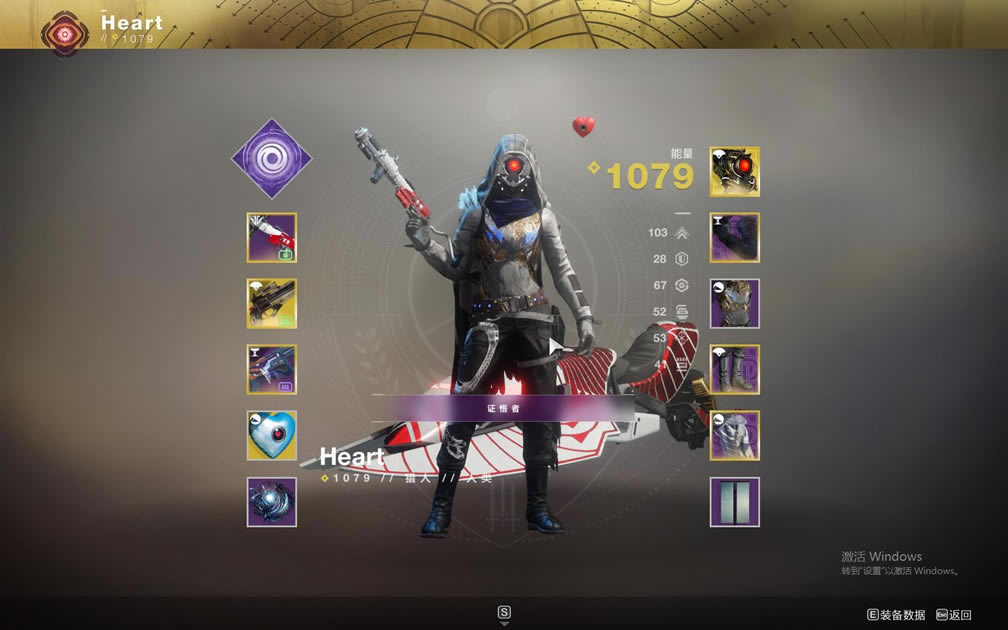Open the seasonal artifact orb slot
The image size is (1008, 630).
coord(272,502)
